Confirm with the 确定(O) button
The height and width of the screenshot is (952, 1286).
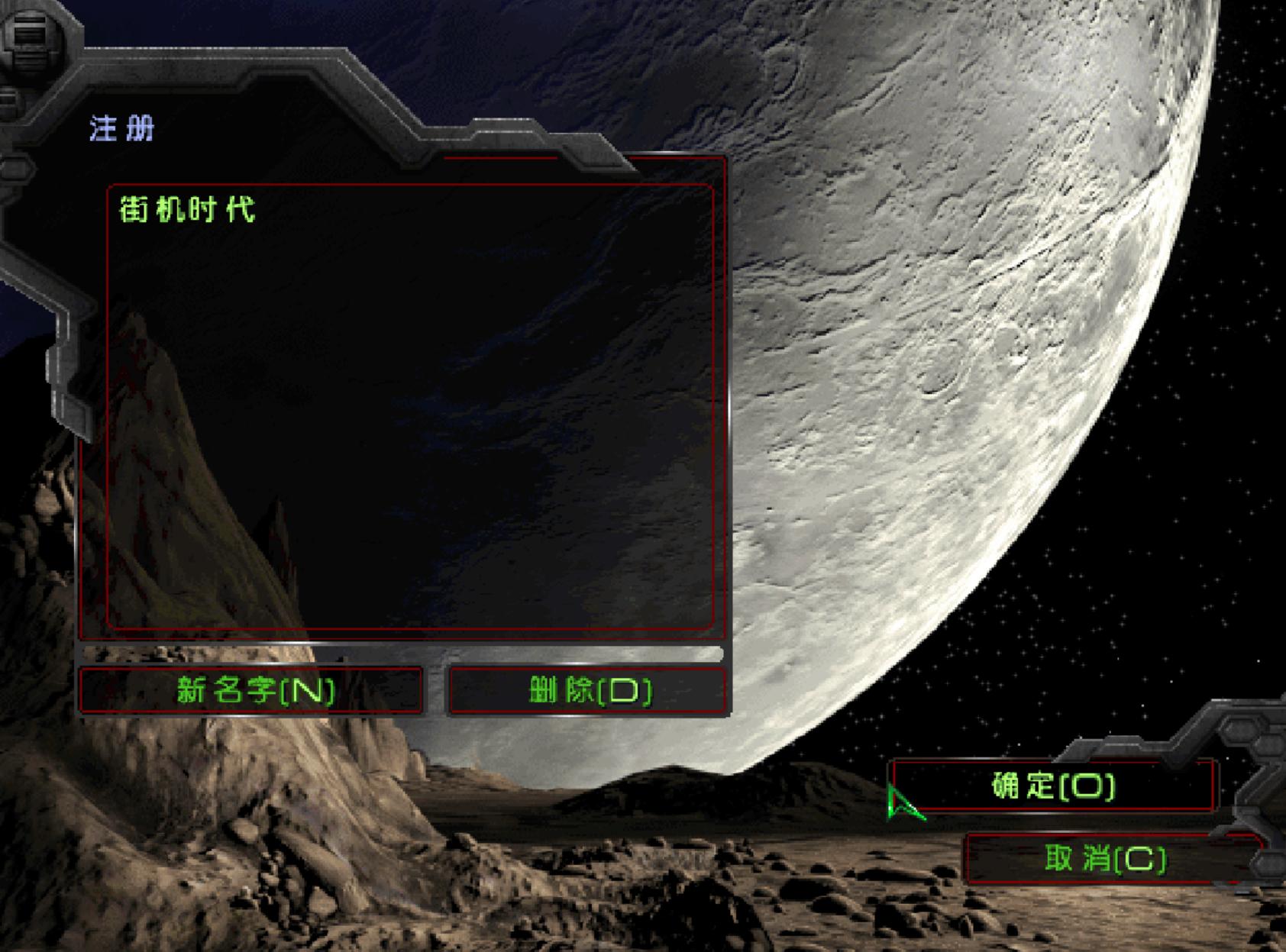click(1054, 786)
